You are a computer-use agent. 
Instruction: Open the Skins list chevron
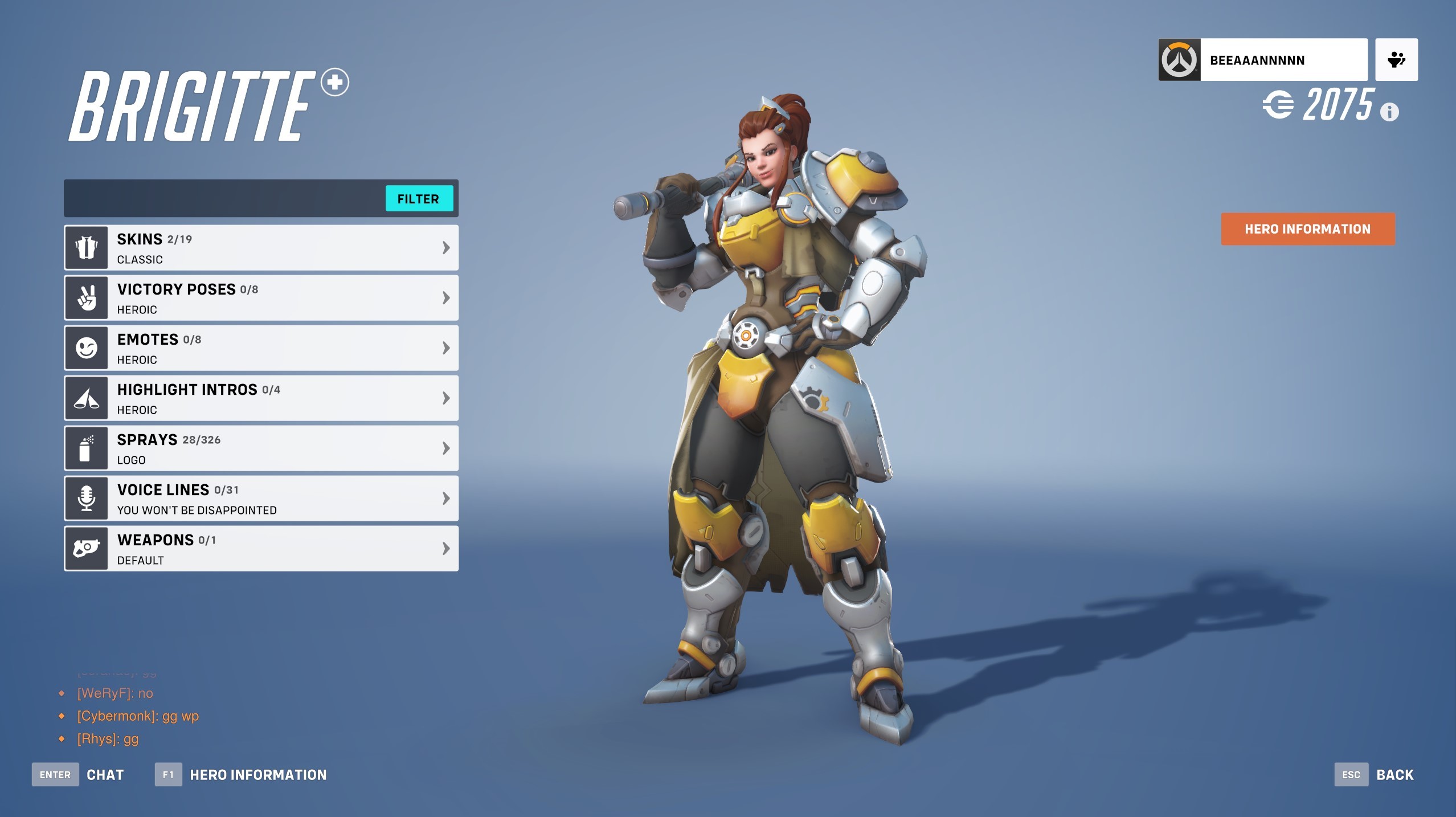(445, 247)
